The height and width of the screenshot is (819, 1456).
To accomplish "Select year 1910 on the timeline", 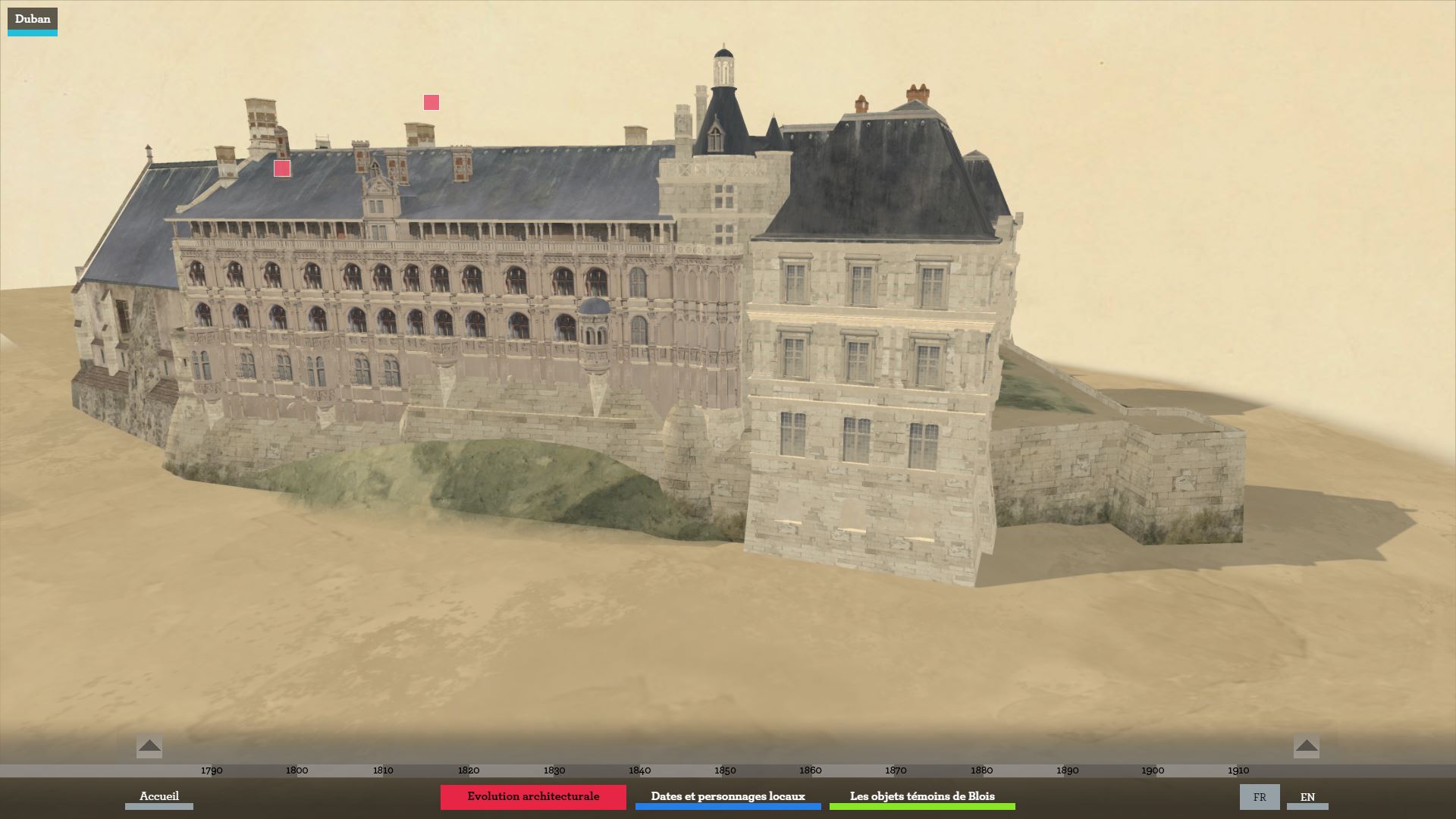I will [1238, 770].
